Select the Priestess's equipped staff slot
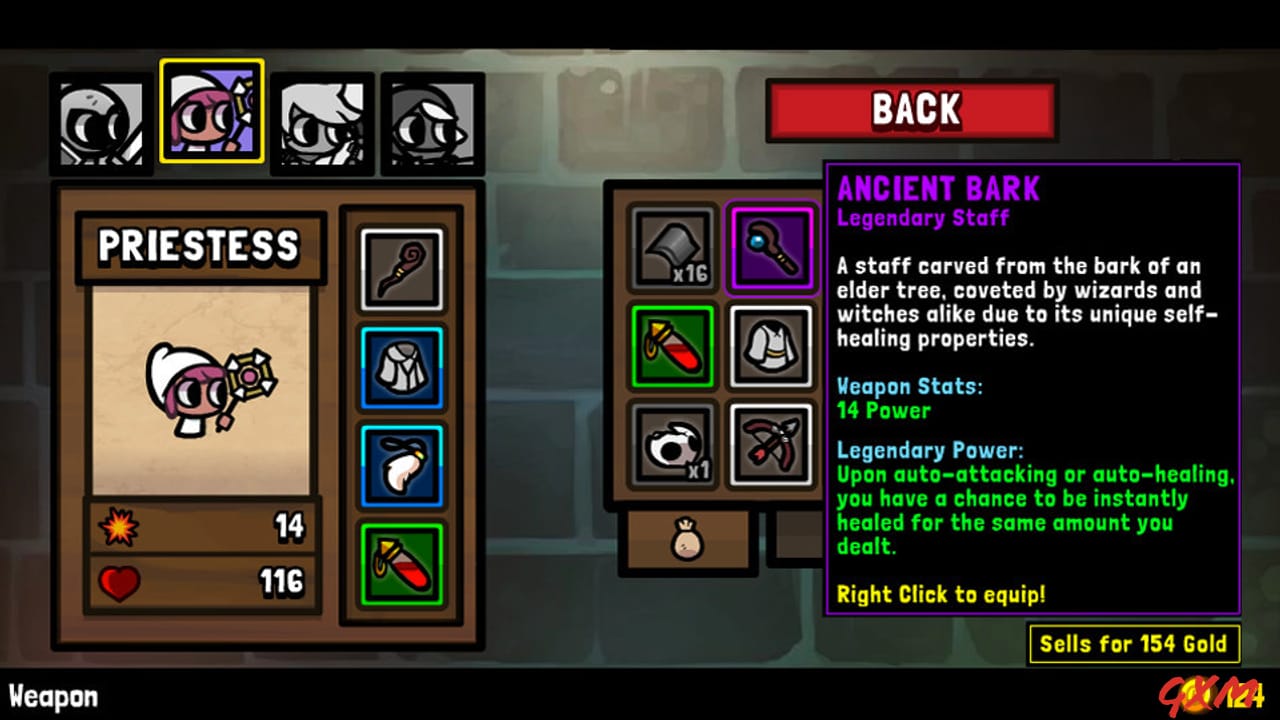 (x=401, y=268)
